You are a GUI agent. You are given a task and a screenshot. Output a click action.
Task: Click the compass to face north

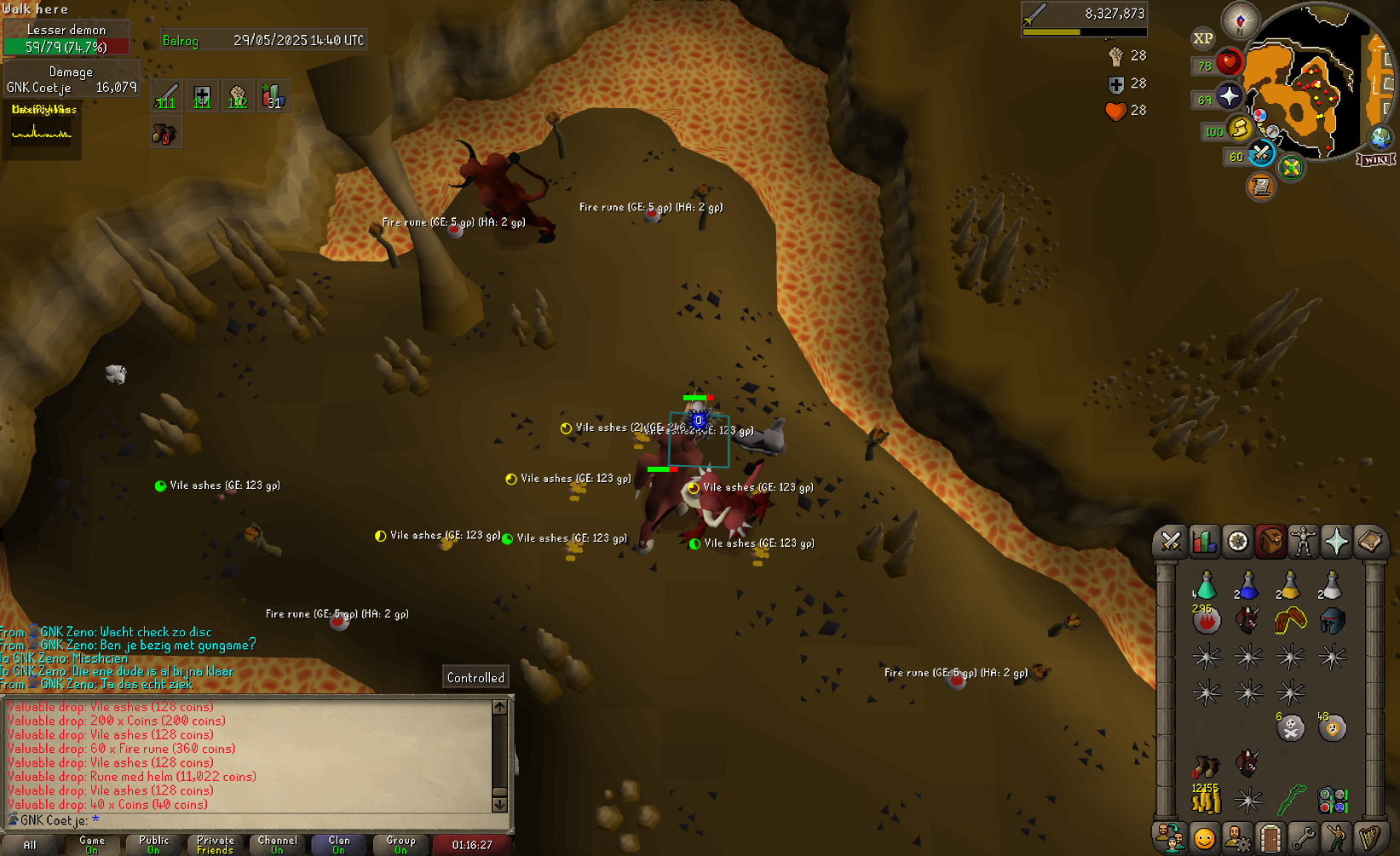(x=1240, y=20)
